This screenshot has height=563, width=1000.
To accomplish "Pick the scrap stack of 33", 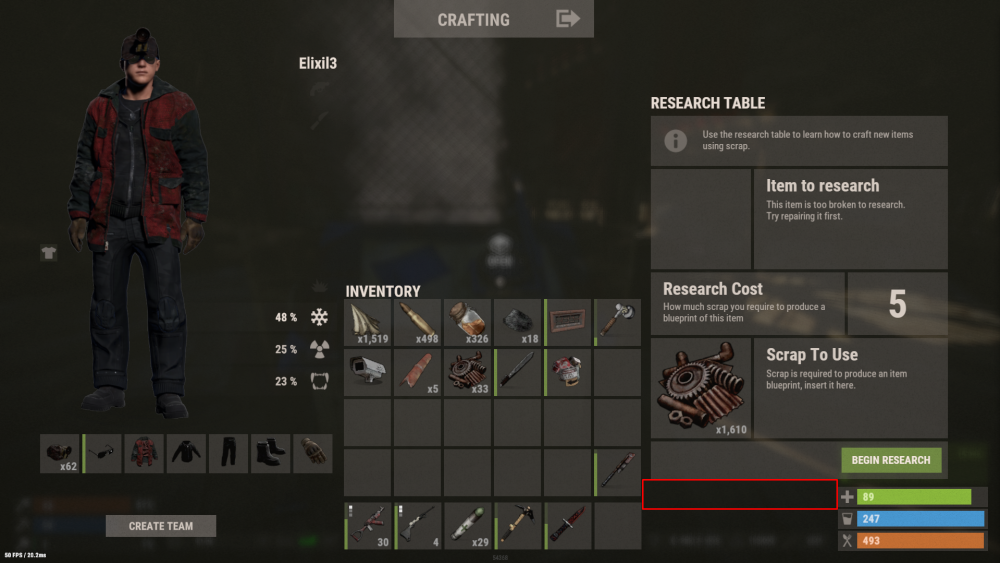I will pyautogui.click(x=468, y=373).
